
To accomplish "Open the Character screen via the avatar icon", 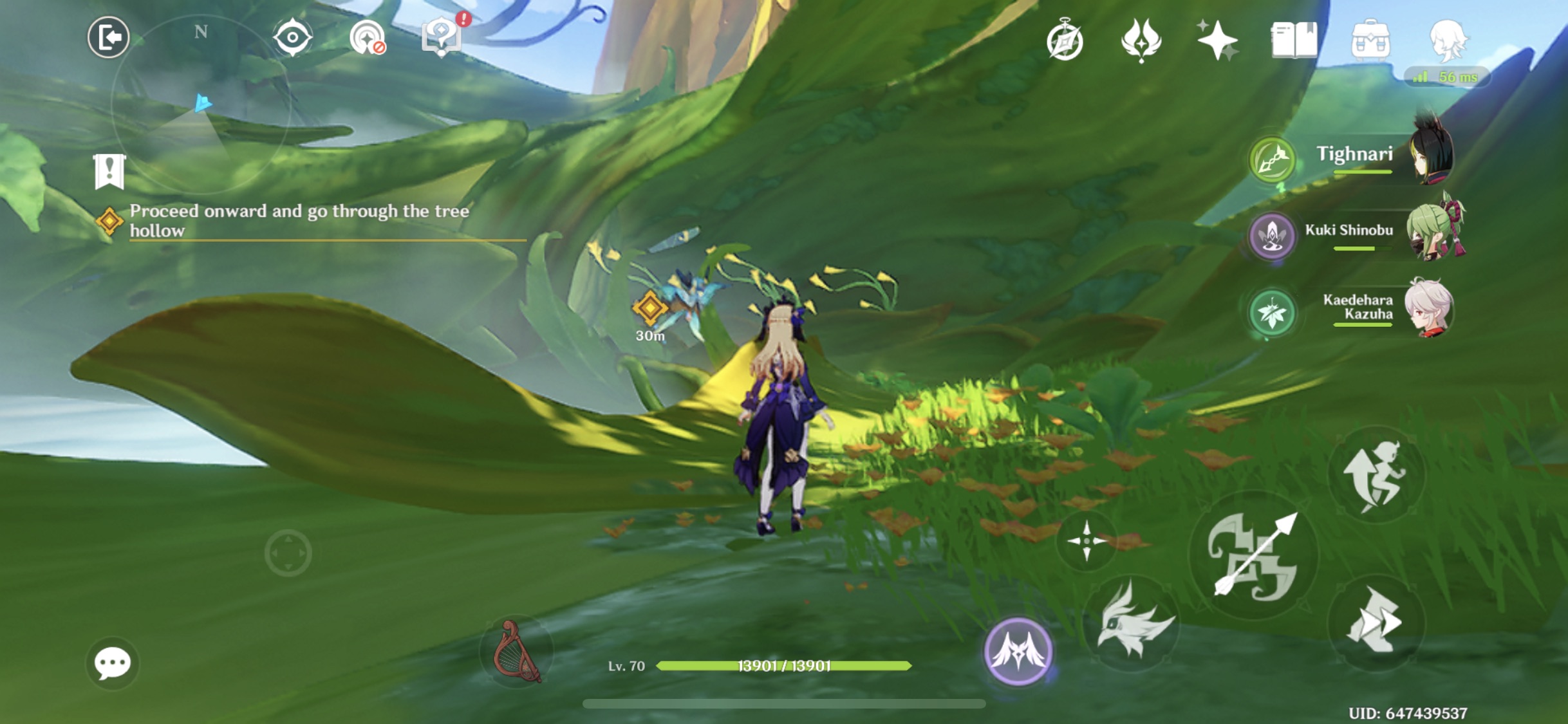I will click(x=1450, y=40).
